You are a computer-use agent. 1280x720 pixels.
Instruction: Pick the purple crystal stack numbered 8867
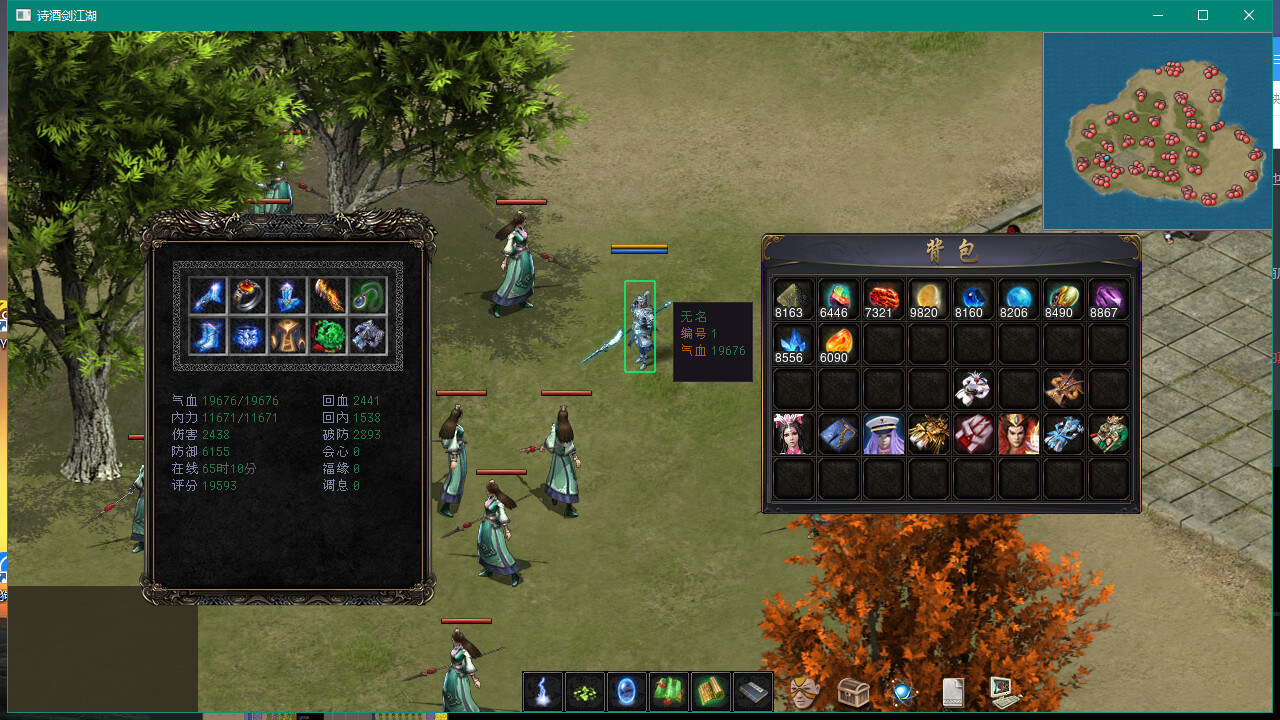point(1108,299)
